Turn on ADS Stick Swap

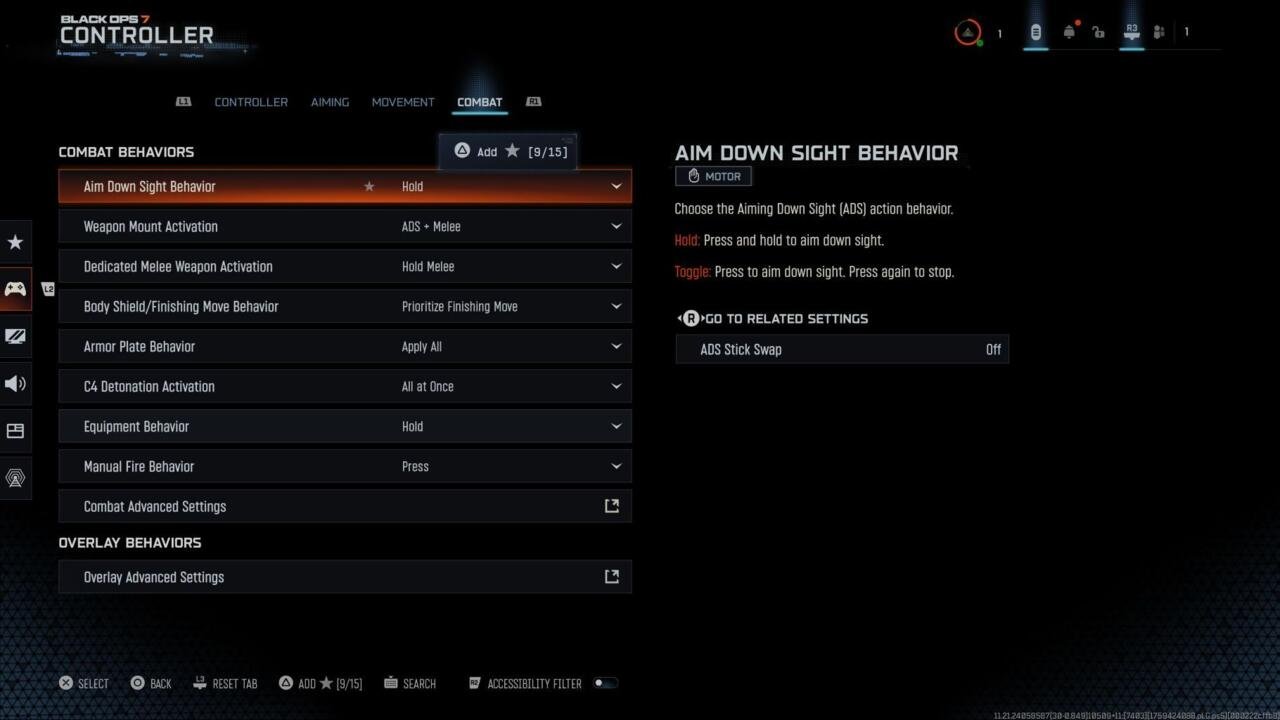(841, 349)
